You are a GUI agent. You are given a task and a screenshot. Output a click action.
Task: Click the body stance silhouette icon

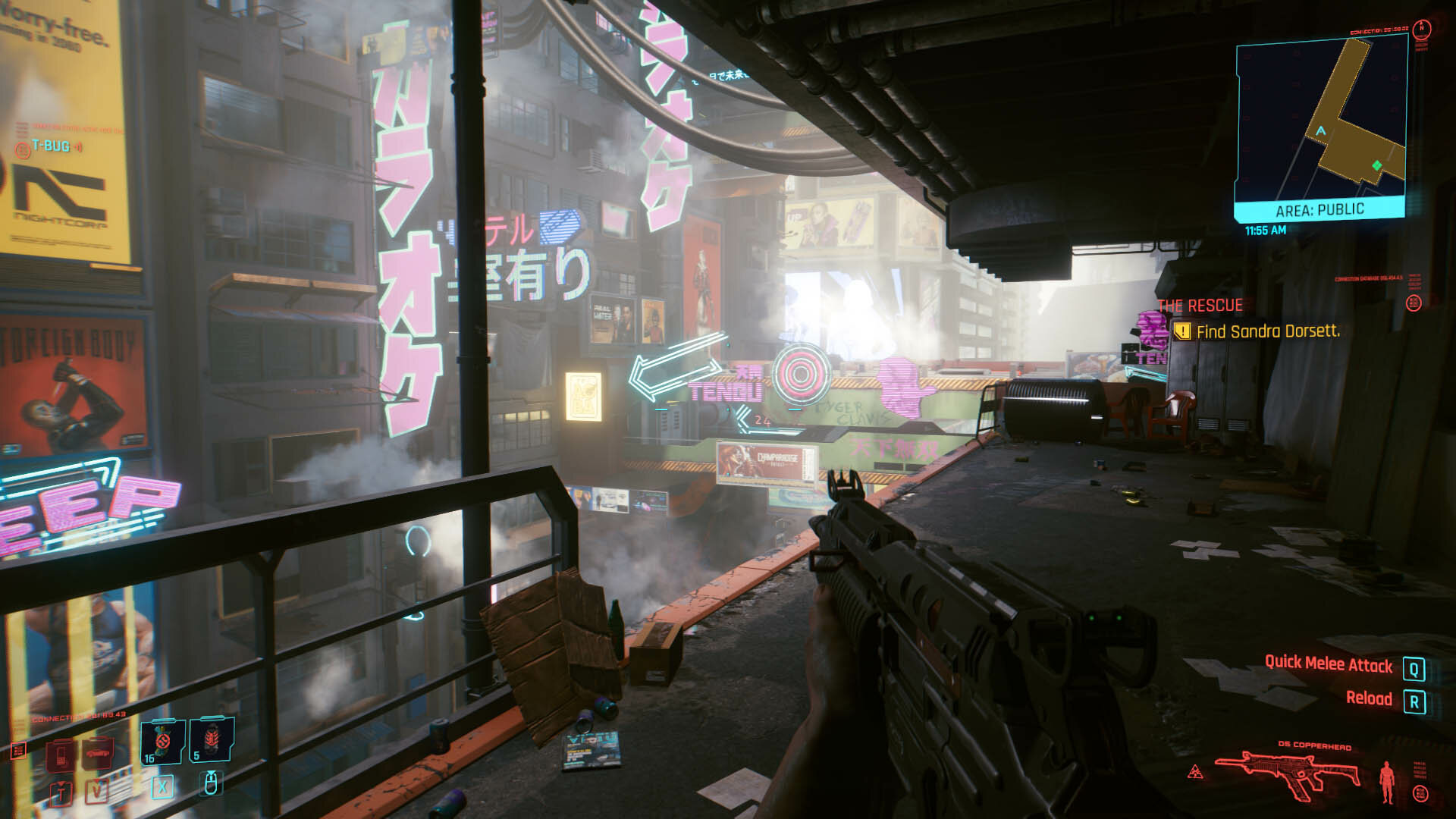(x=1388, y=781)
